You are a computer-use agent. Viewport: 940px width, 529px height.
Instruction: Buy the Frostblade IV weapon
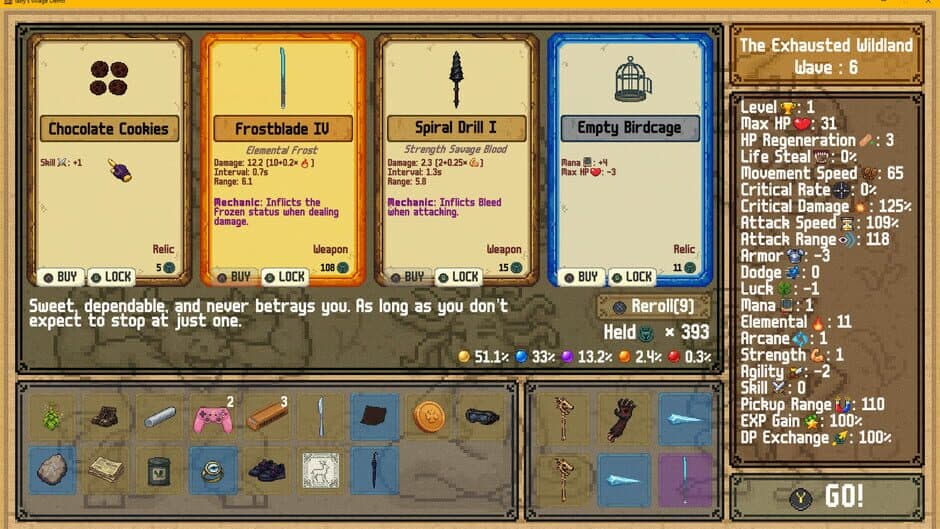[x=234, y=277]
